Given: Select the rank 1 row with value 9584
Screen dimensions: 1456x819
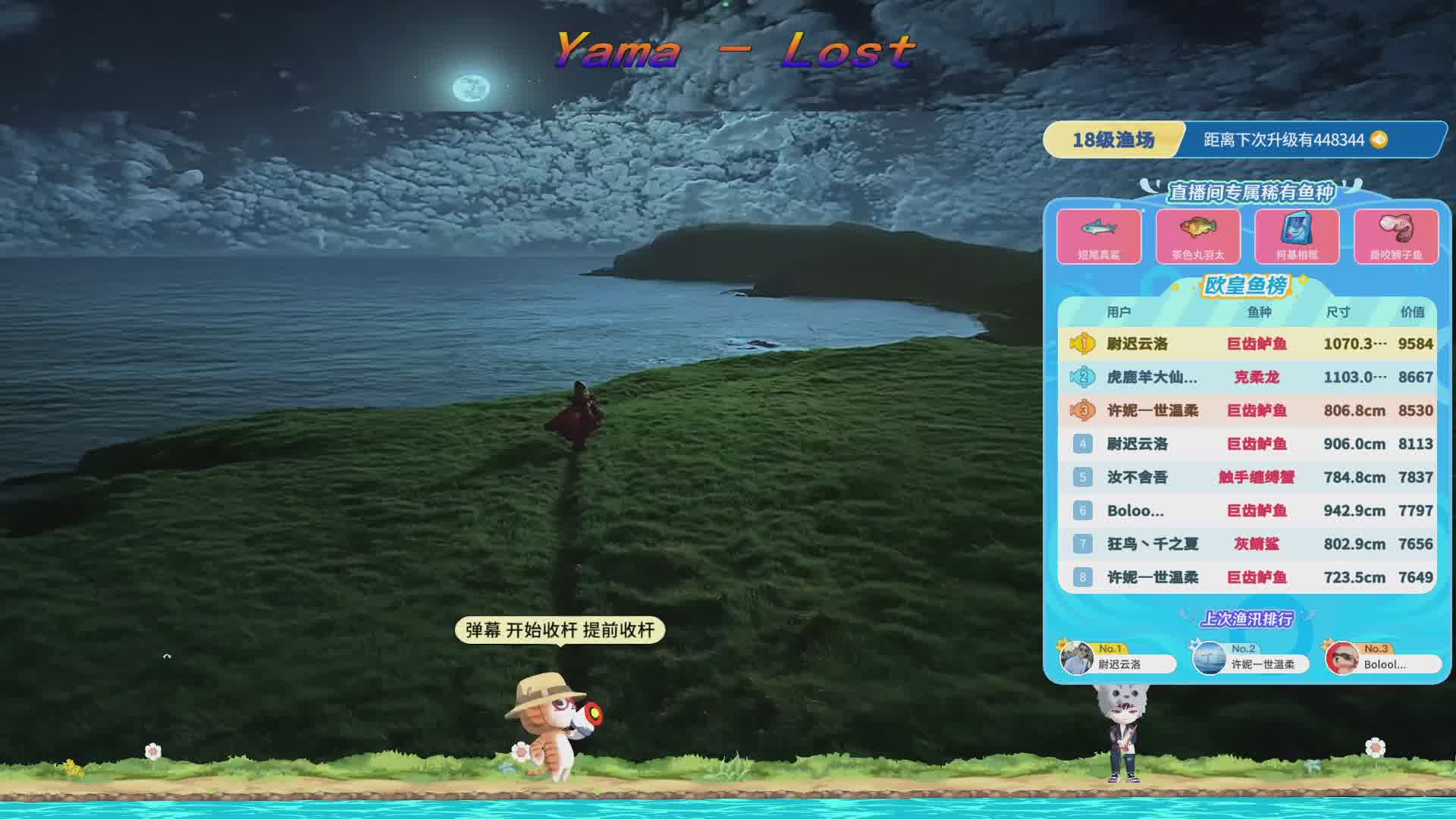Looking at the screenshot, I should [x=1247, y=344].
